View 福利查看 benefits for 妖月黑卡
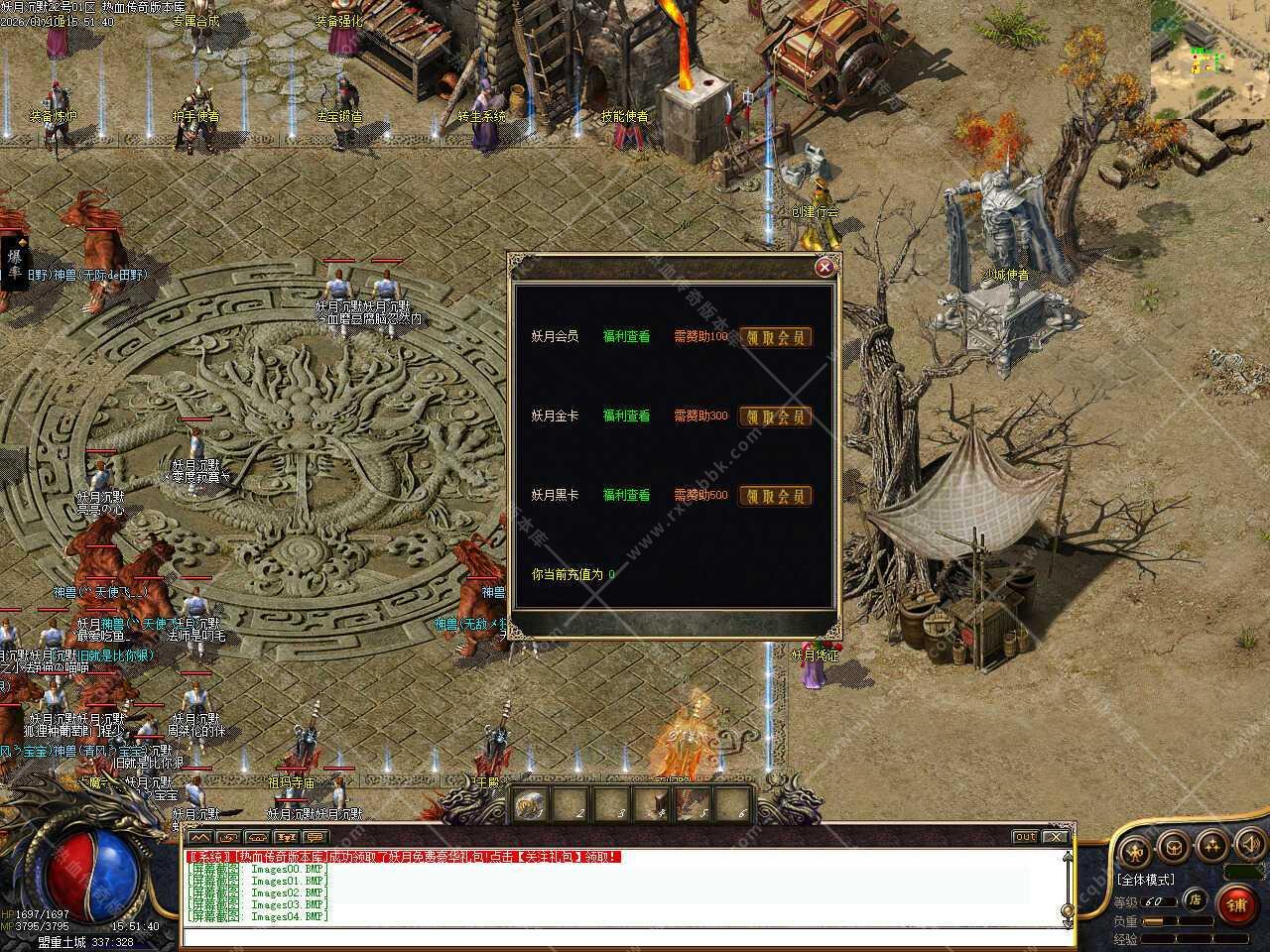 pyautogui.click(x=626, y=496)
